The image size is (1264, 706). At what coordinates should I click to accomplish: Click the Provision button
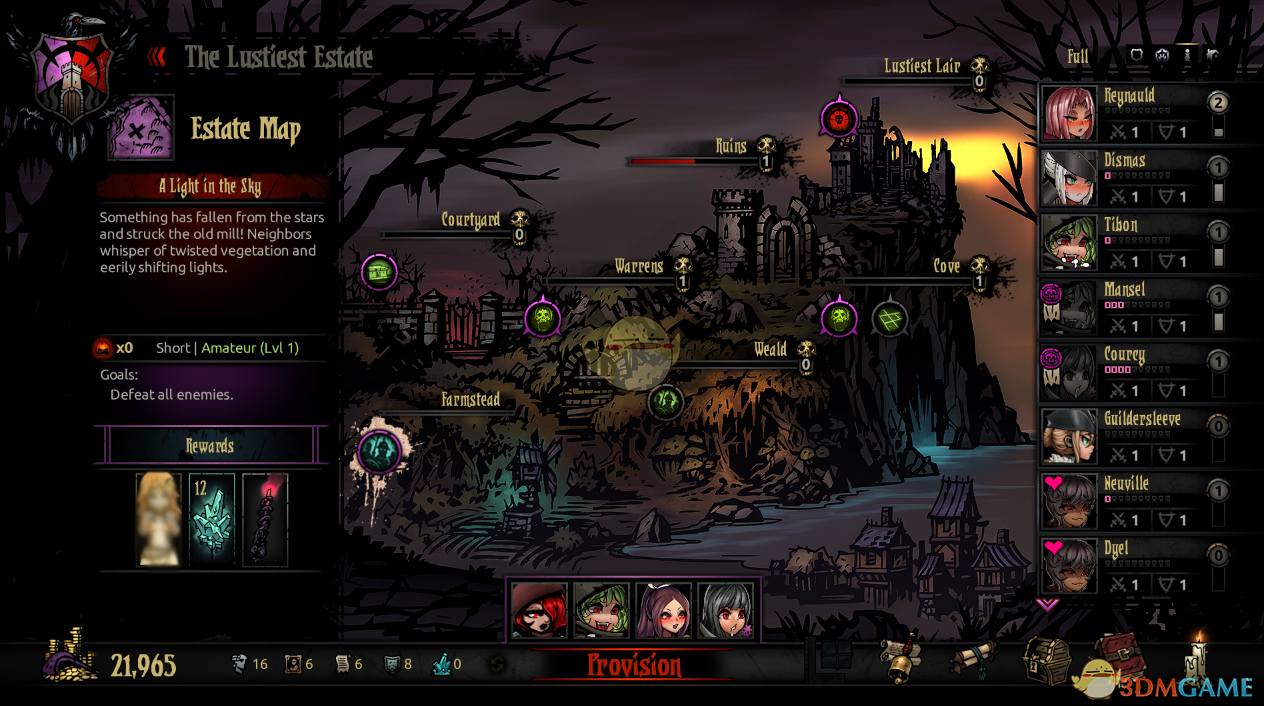click(x=634, y=666)
